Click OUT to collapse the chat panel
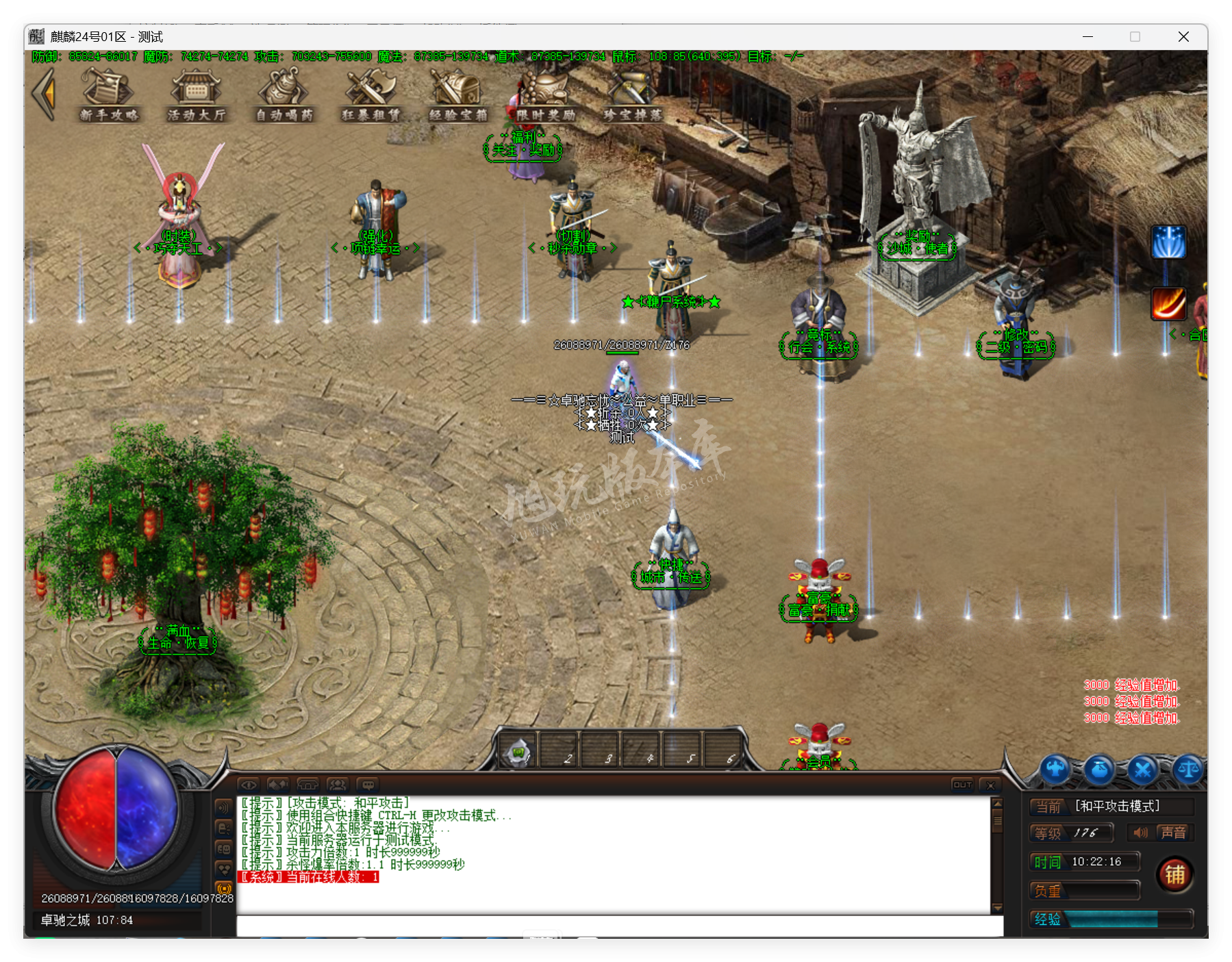1232x962 pixels. click(x=962, y=784)
